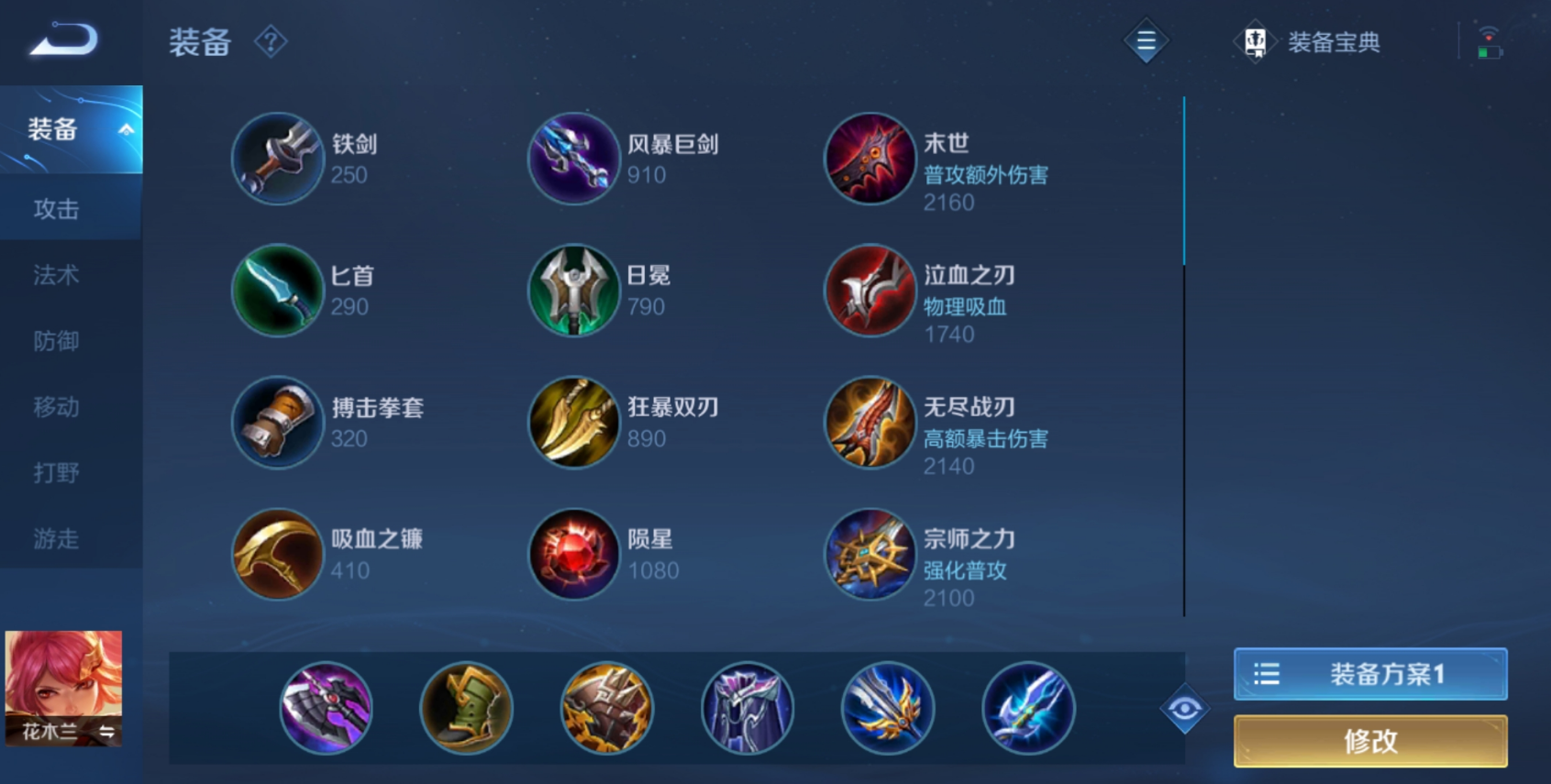The width and height of the screenshot is (1551, 784).
Task: Select the 攻击 tab
Action: [x=58, y=209]
